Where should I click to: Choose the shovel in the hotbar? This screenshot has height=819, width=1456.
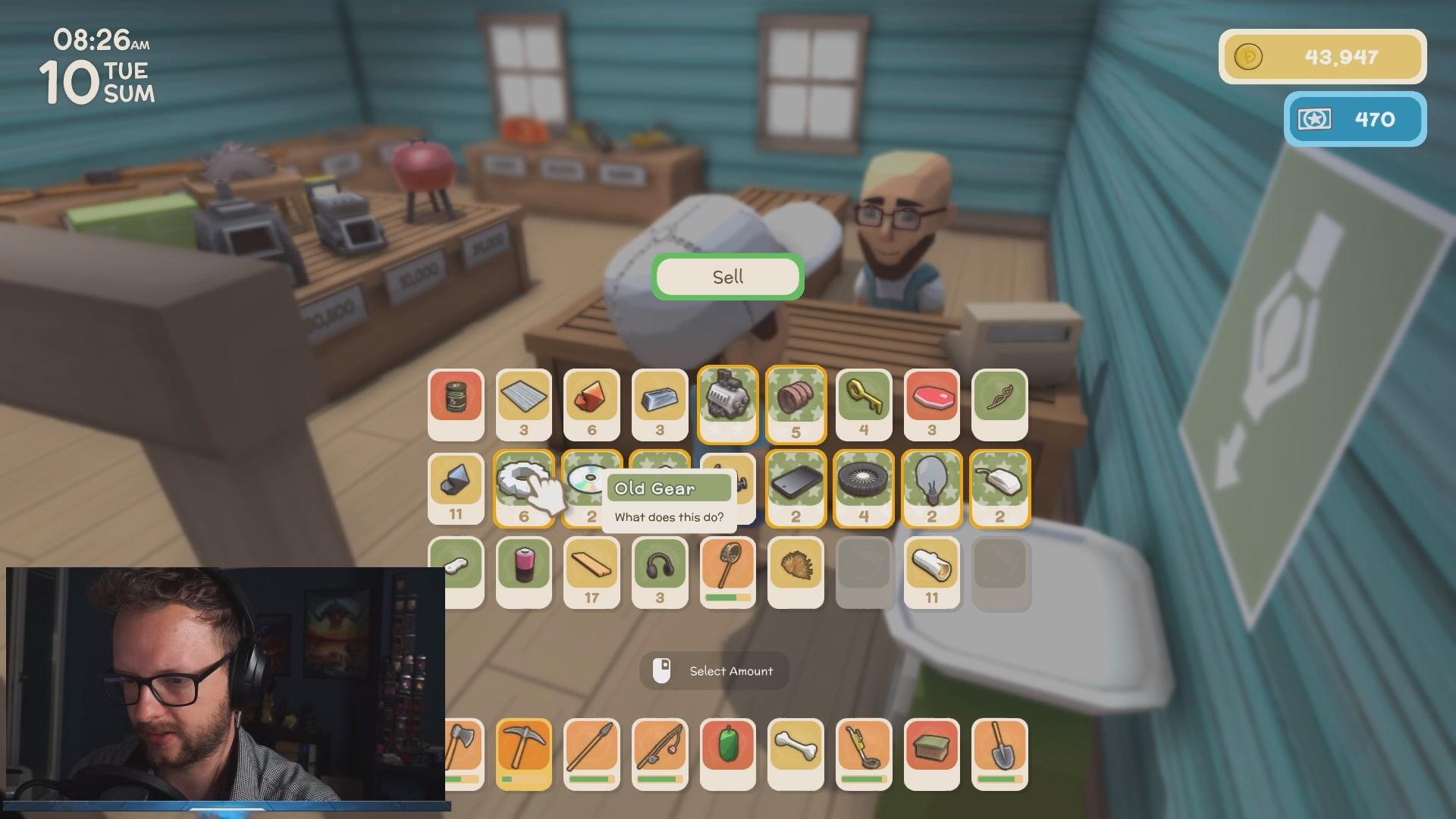point(999,753)
